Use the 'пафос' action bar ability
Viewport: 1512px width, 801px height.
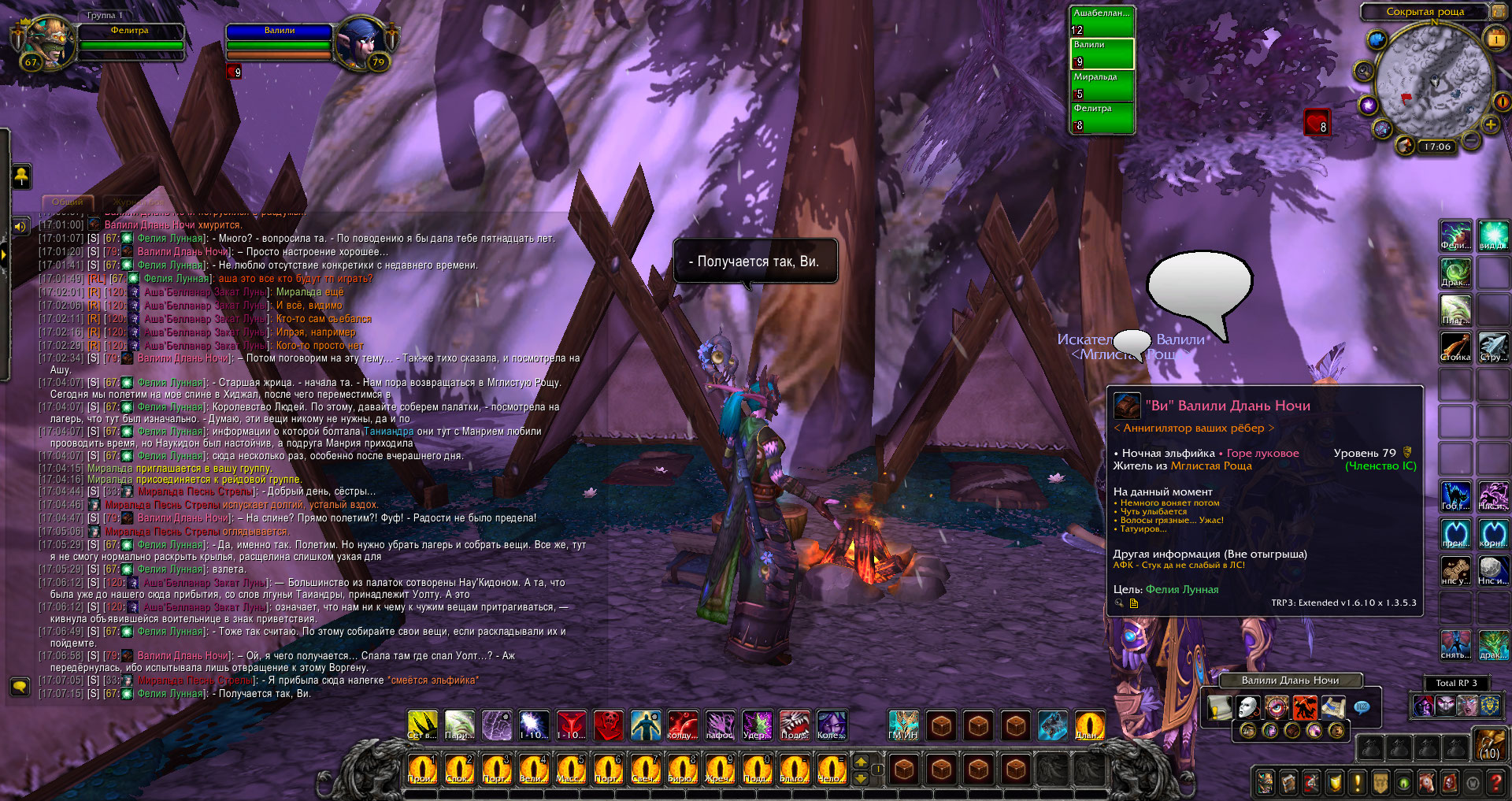pyautogui.click(x=720, y=725)
